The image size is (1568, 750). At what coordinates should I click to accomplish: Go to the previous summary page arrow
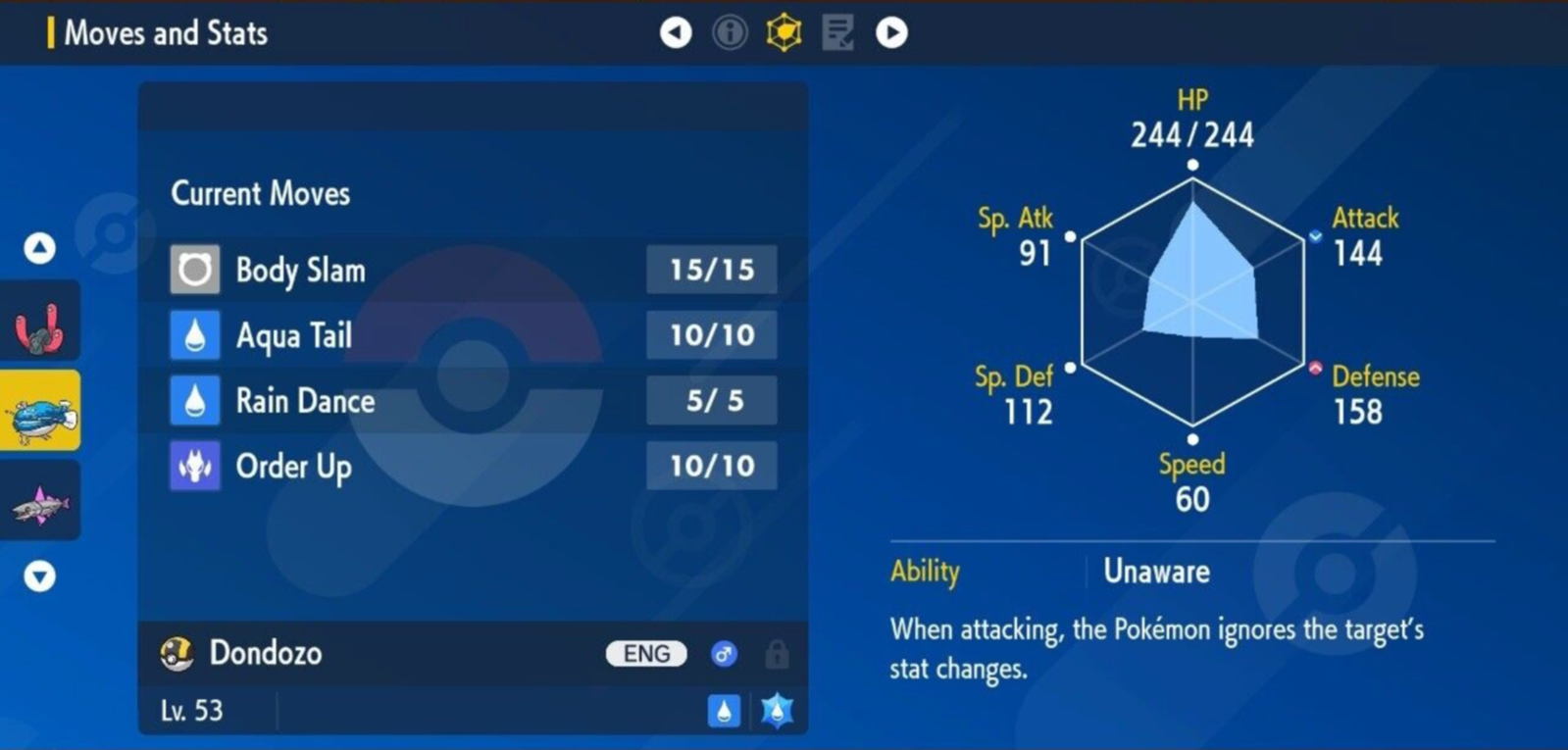click(x=675, y=33)
